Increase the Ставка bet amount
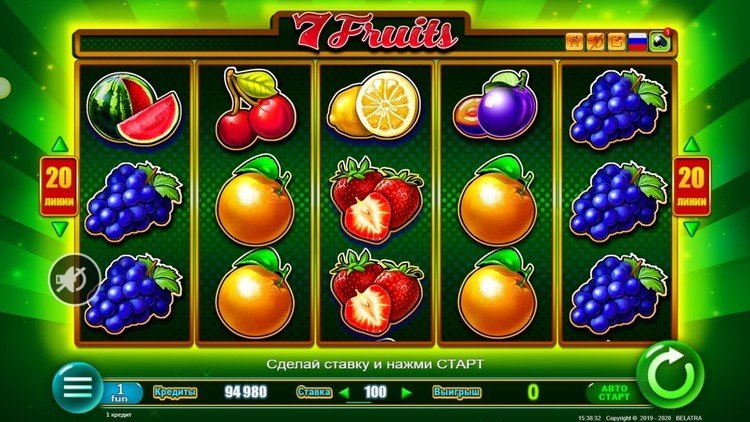The image size is (750, 422). [x=406, y=392]
